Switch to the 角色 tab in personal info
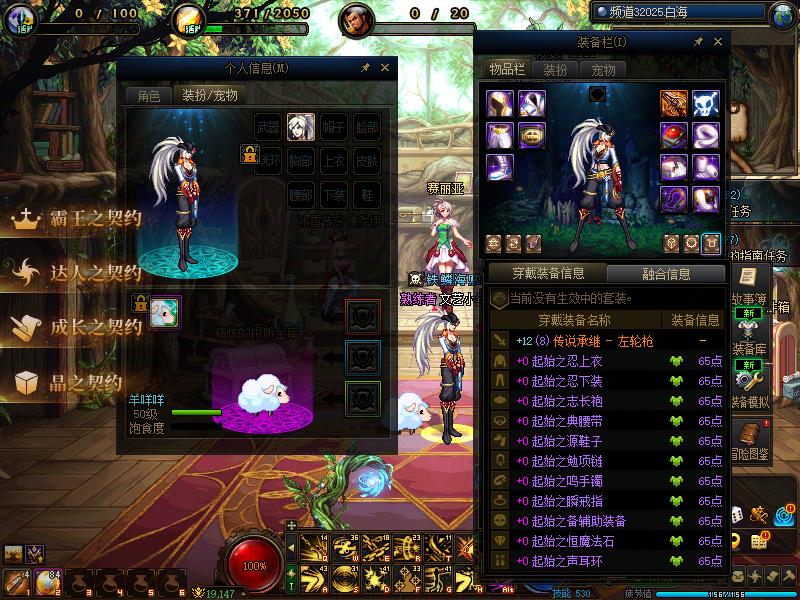This screenshot has width=800, height=600. pos(148,96)
